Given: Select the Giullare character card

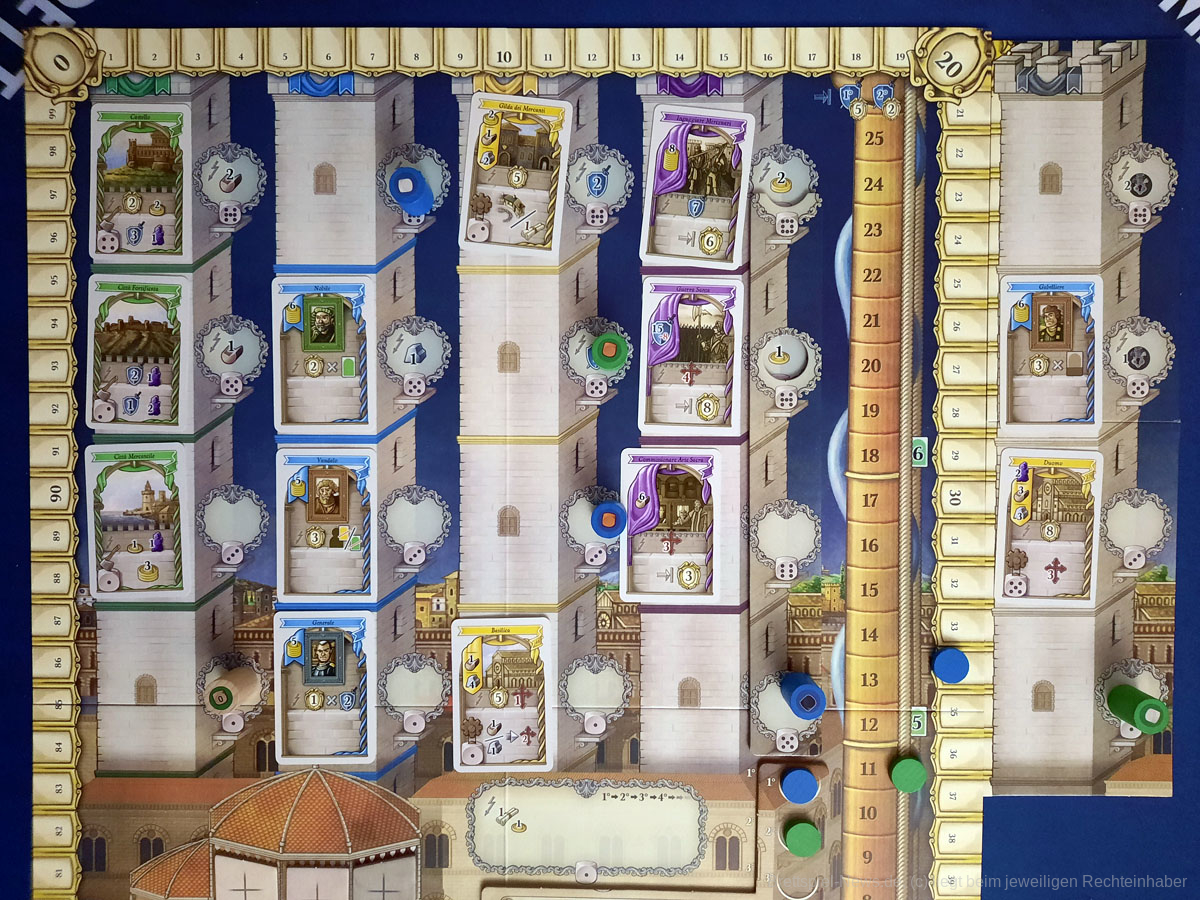Looking at the screenshot, I should coord(1046,354).
